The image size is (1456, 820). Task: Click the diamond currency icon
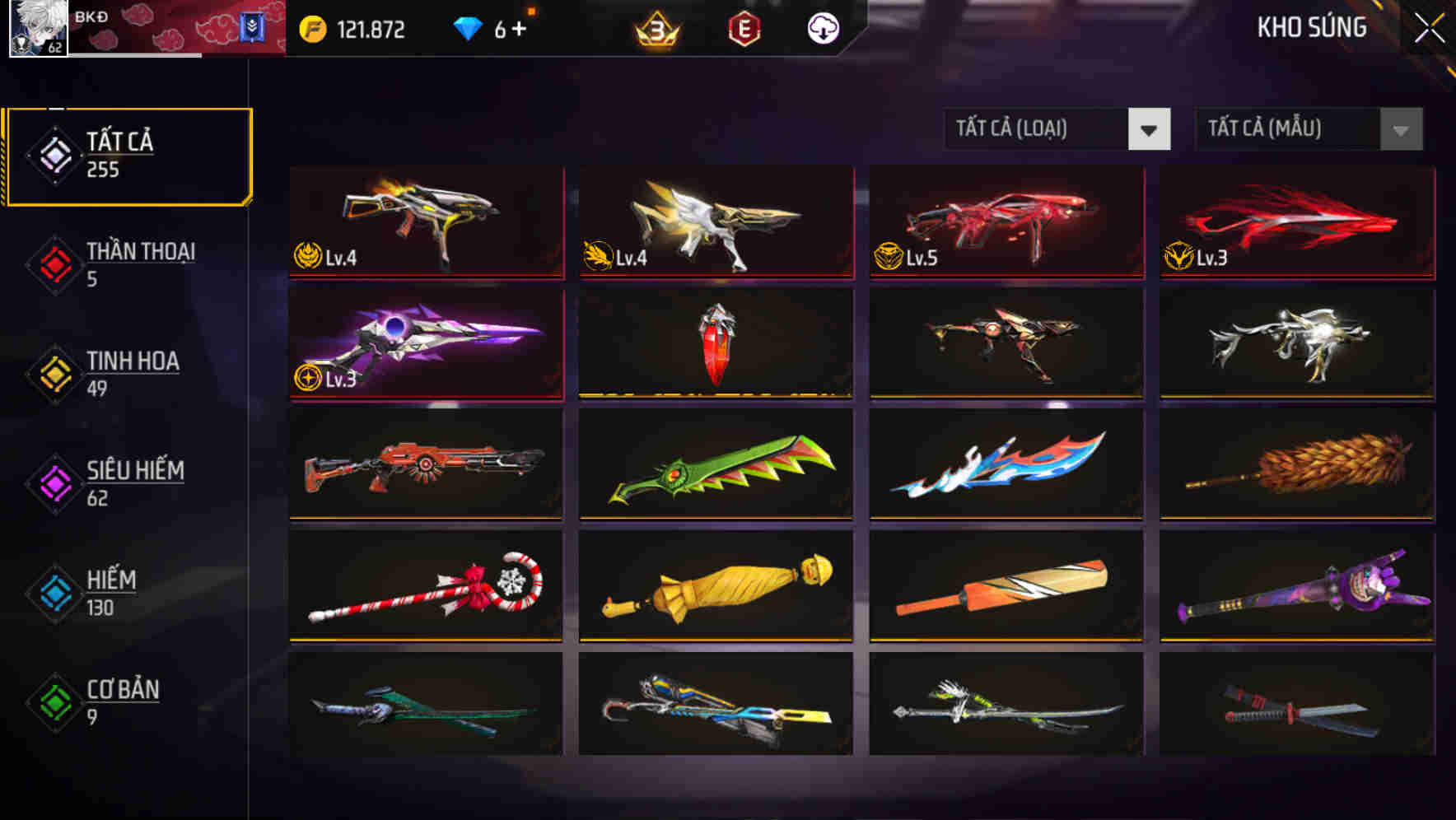coord(467,27)
